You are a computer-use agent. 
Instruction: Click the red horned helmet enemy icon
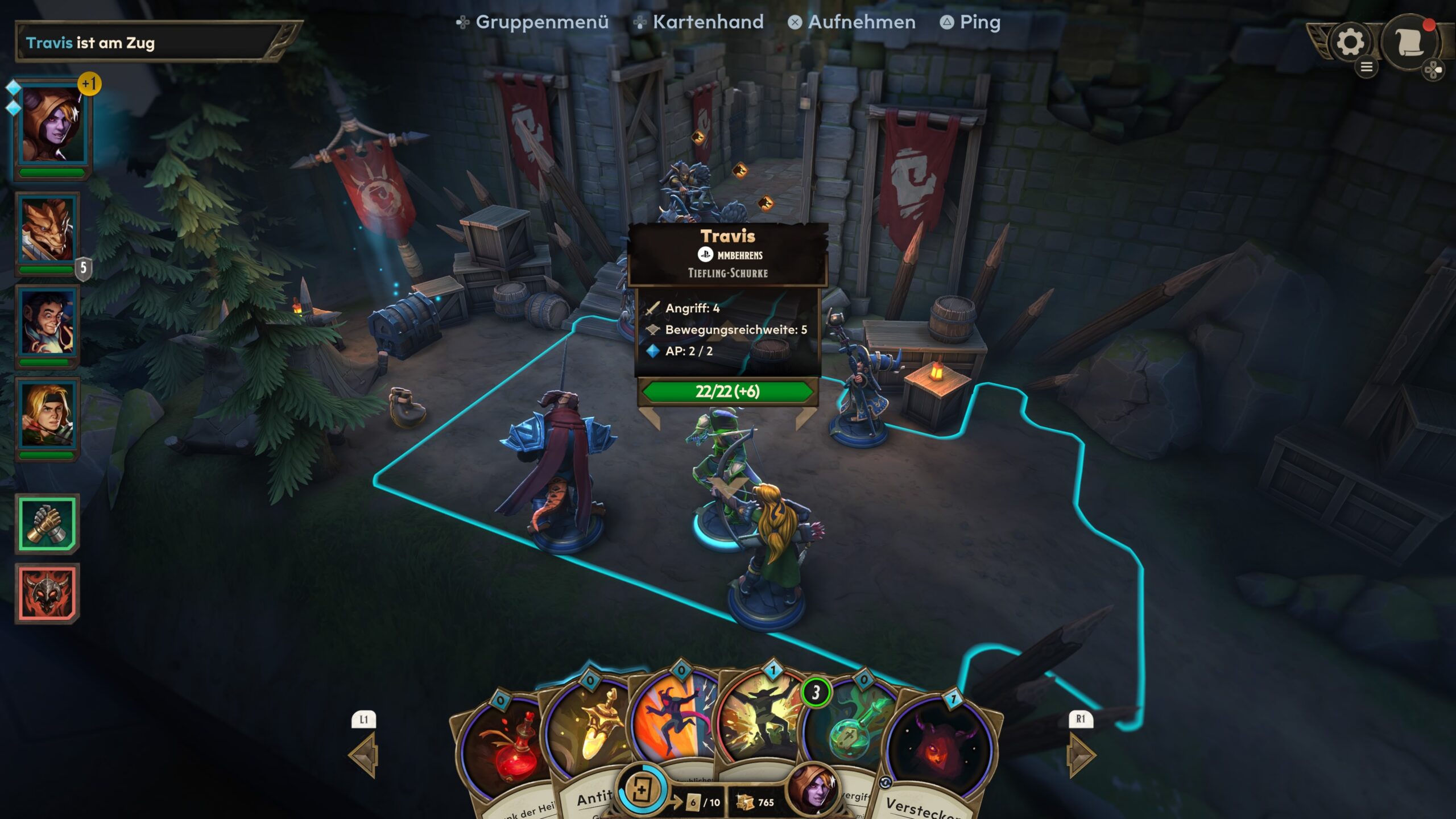pyautogui.click(x=48, y=593)
